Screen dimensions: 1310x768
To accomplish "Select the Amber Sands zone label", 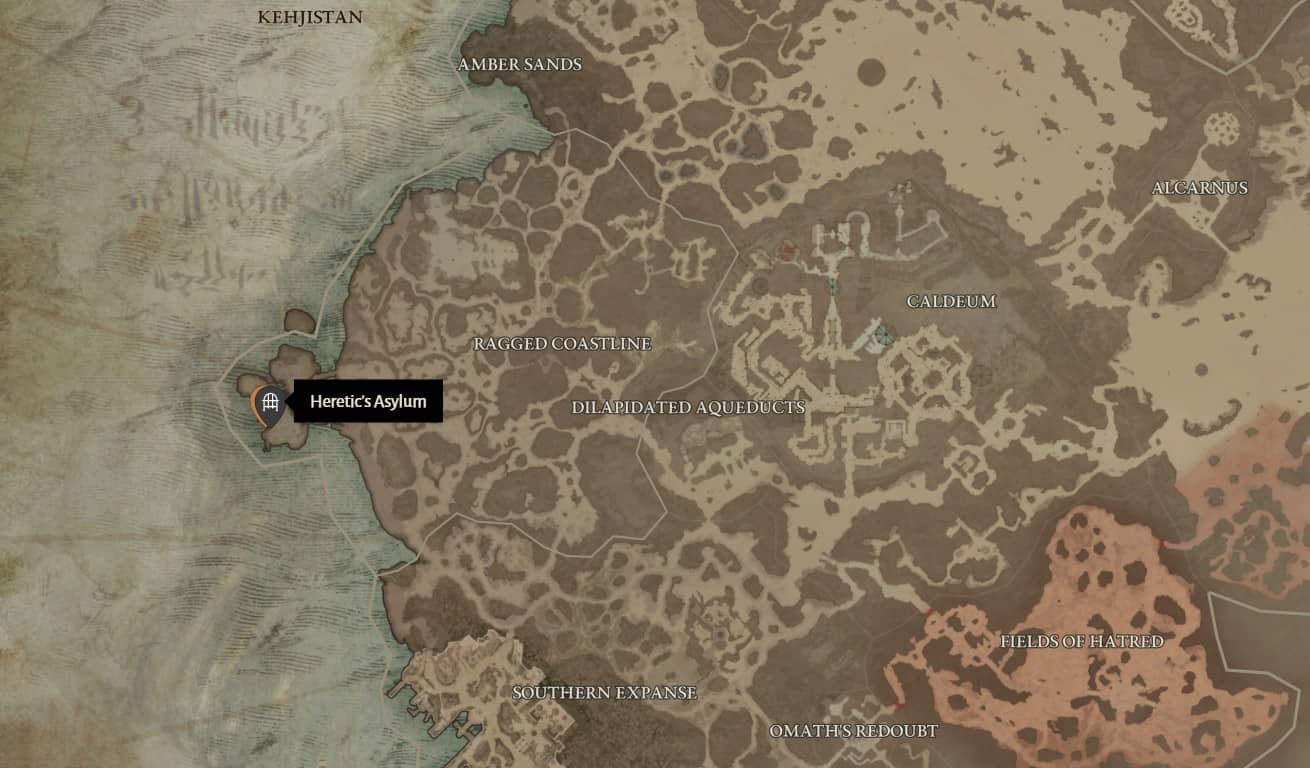I will point(520,65).
